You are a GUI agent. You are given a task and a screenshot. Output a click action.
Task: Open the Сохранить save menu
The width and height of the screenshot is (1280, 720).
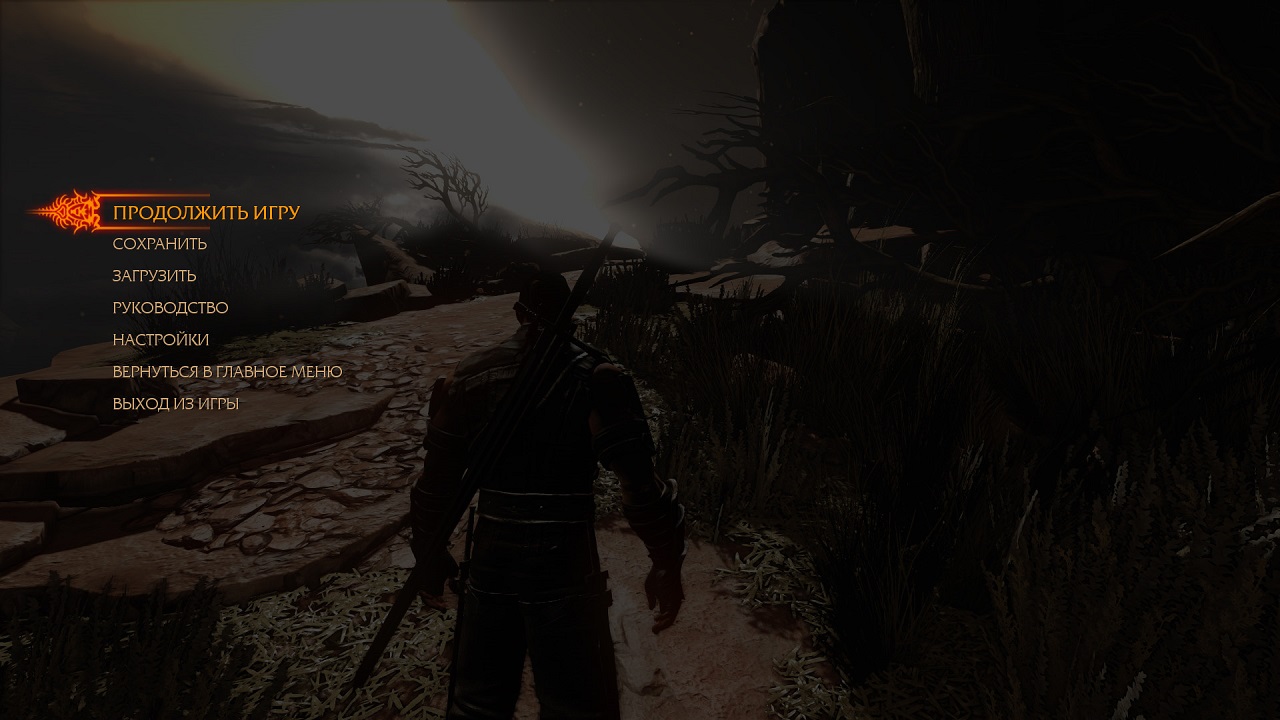point(160,244)
